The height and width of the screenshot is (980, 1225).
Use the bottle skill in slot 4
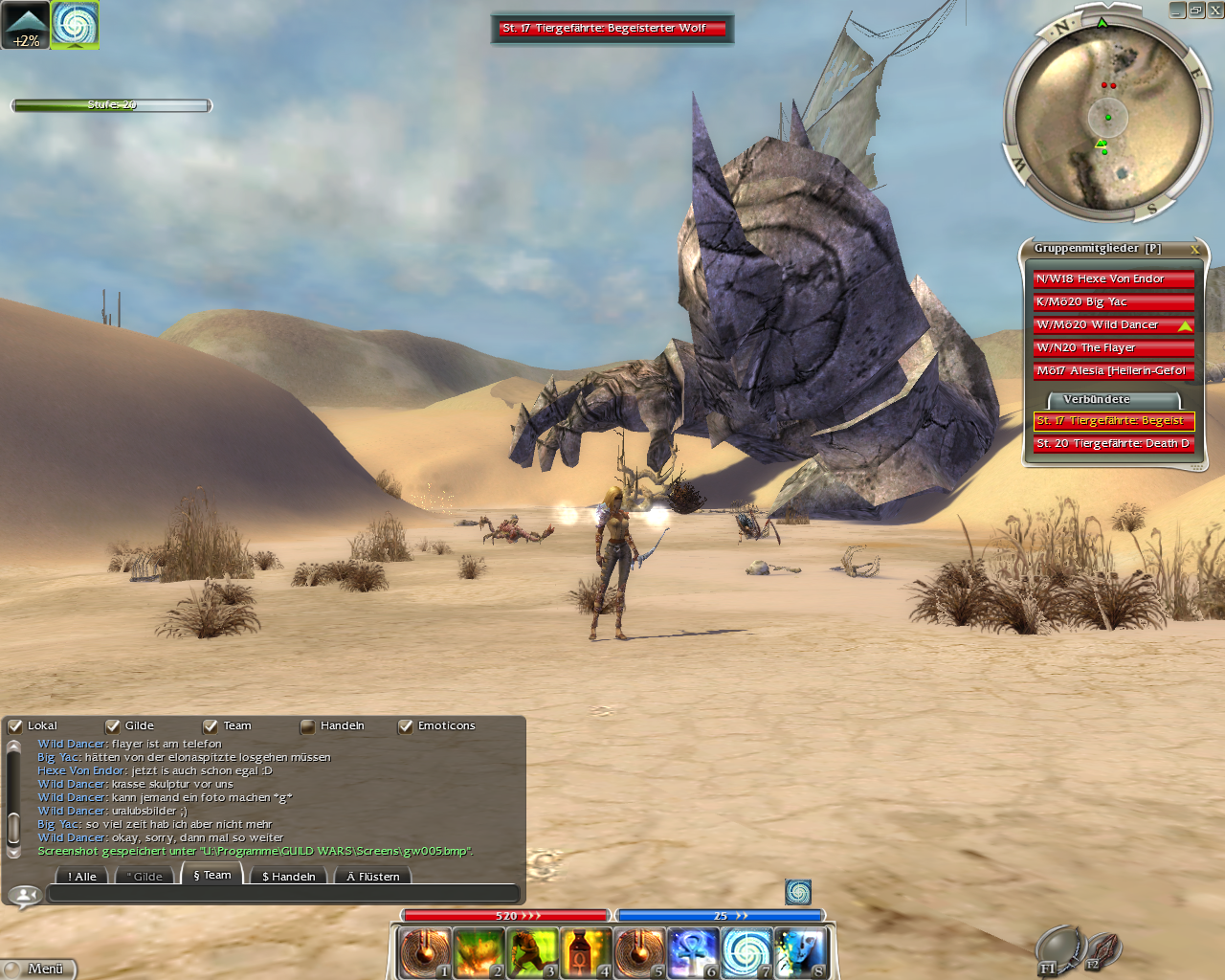tap(586, 952)
